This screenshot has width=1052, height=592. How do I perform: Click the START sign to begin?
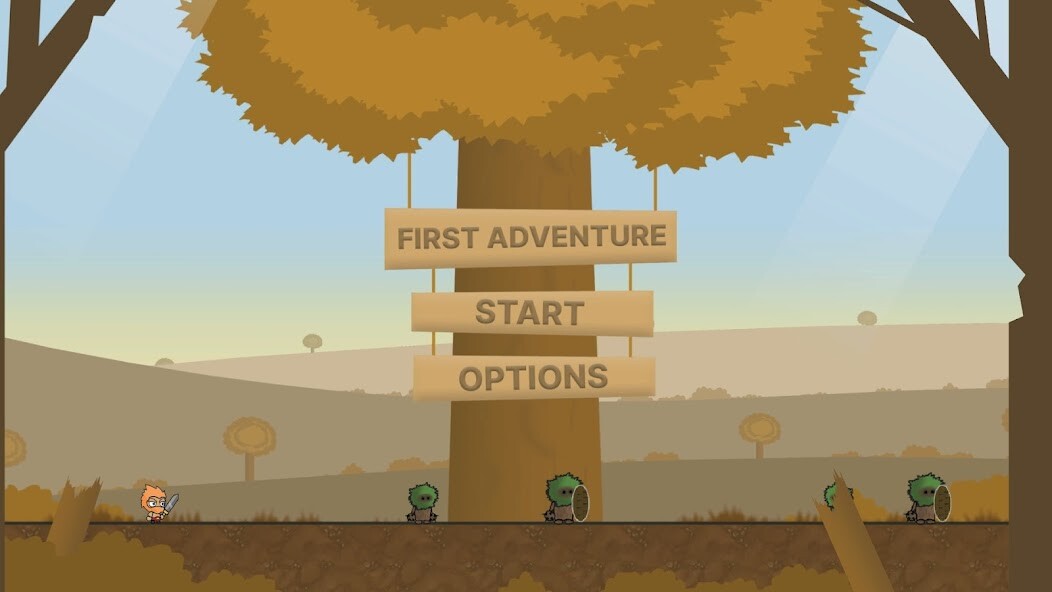531,313
